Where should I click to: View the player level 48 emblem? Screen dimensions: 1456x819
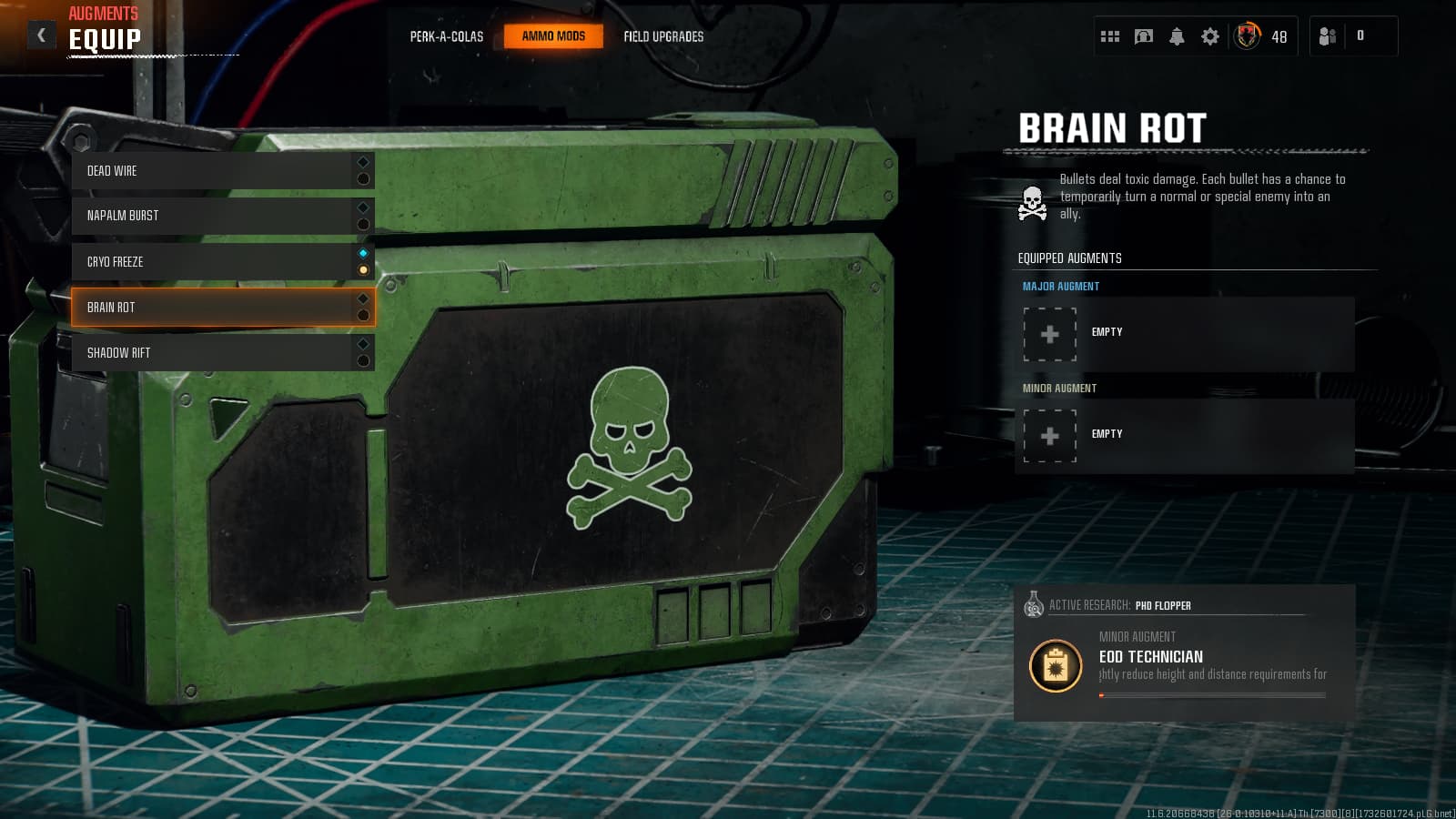(1248, 36)
